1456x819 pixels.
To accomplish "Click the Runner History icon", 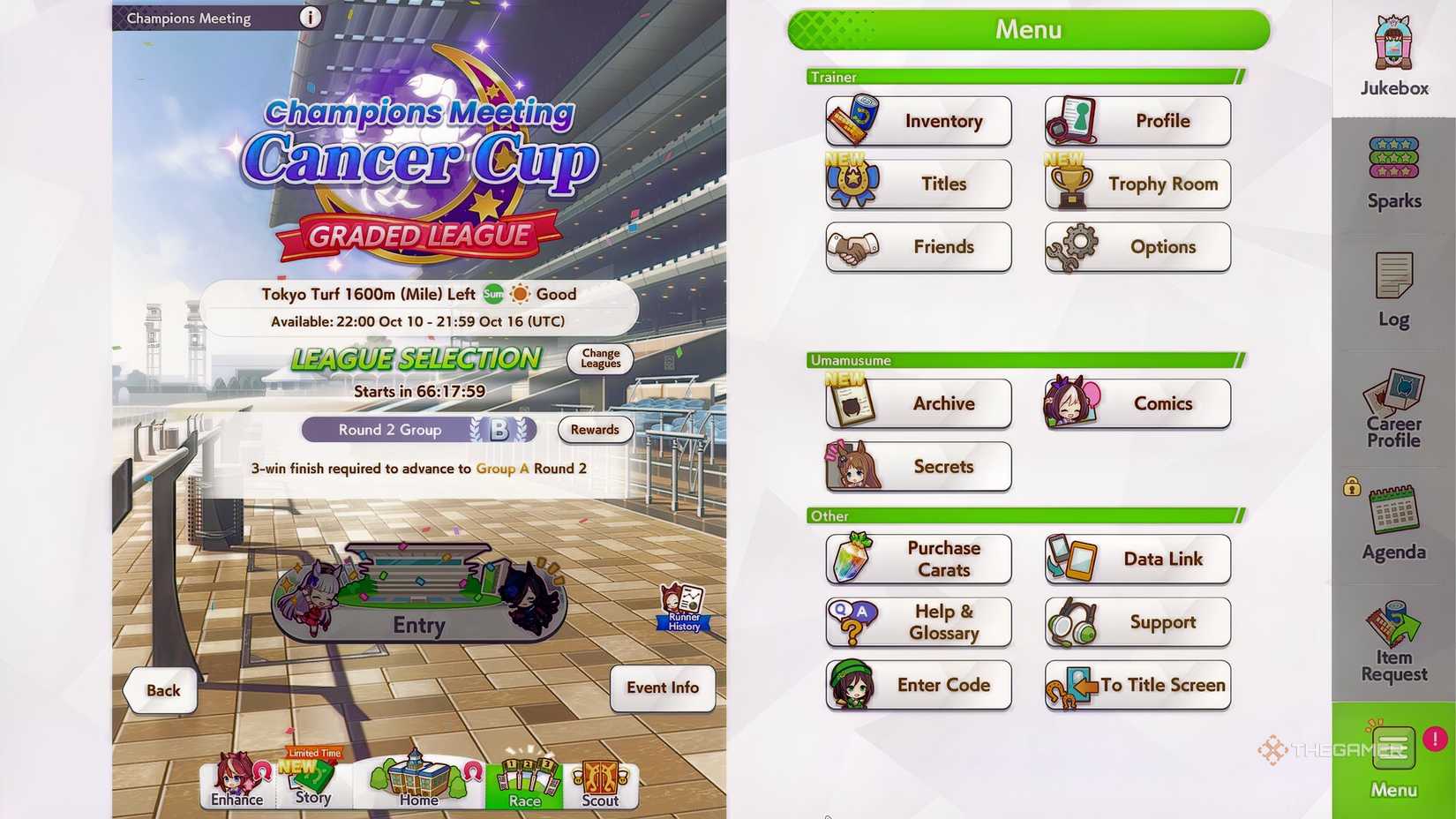I will [681, 605].
